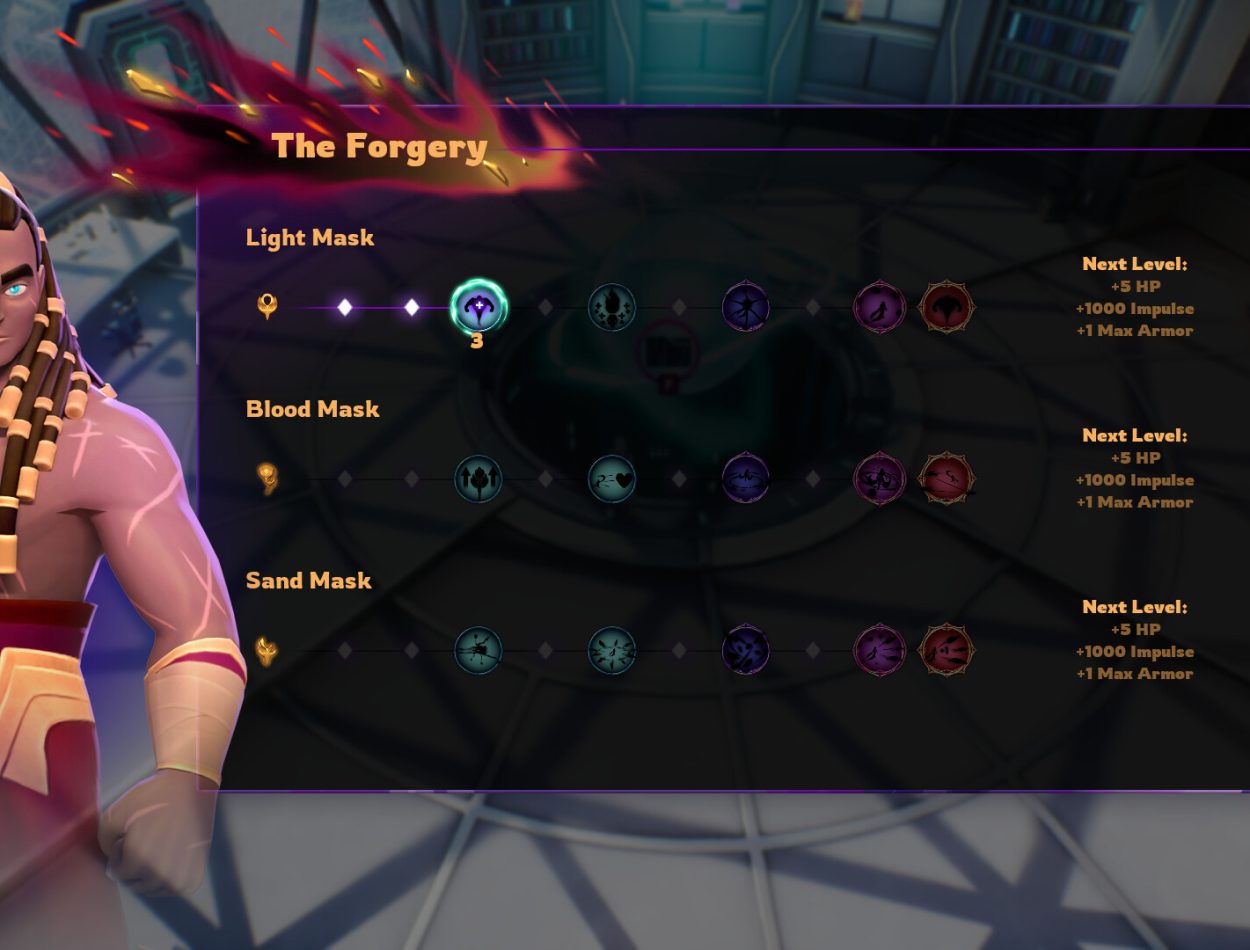Viewport: 1250px width, 950px height.
Task: Select the first teal Sand Mask talent
Action: point(478,651)
